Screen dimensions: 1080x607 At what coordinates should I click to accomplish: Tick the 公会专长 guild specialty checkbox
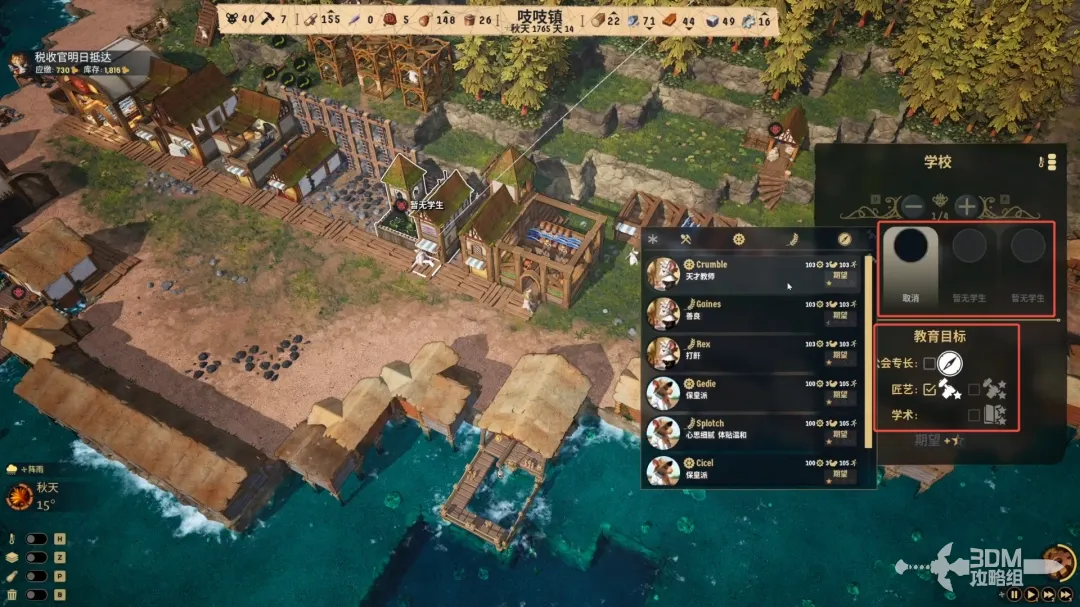[x=929, y=363]
